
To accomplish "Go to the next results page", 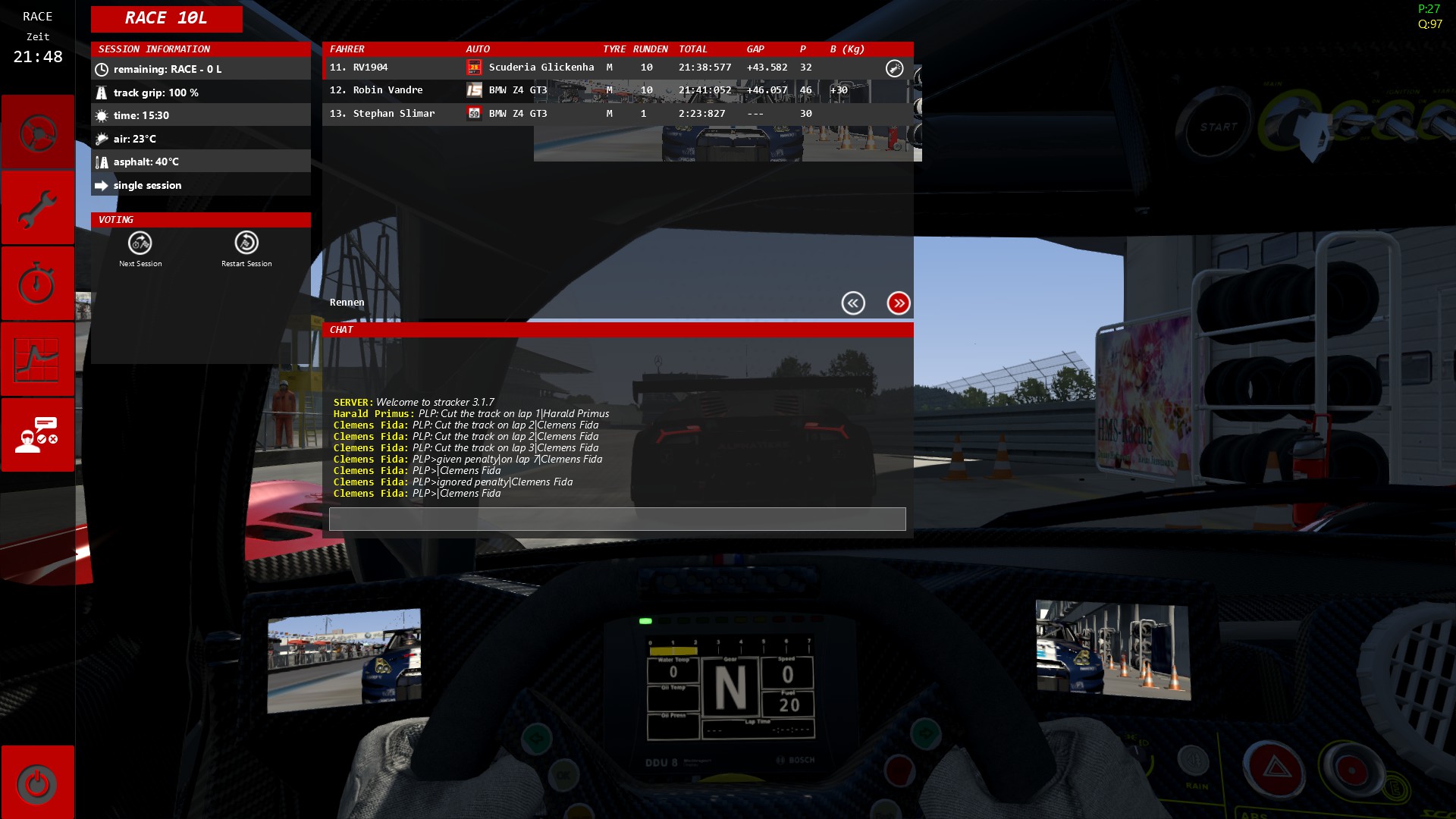I will coord(899,303).
